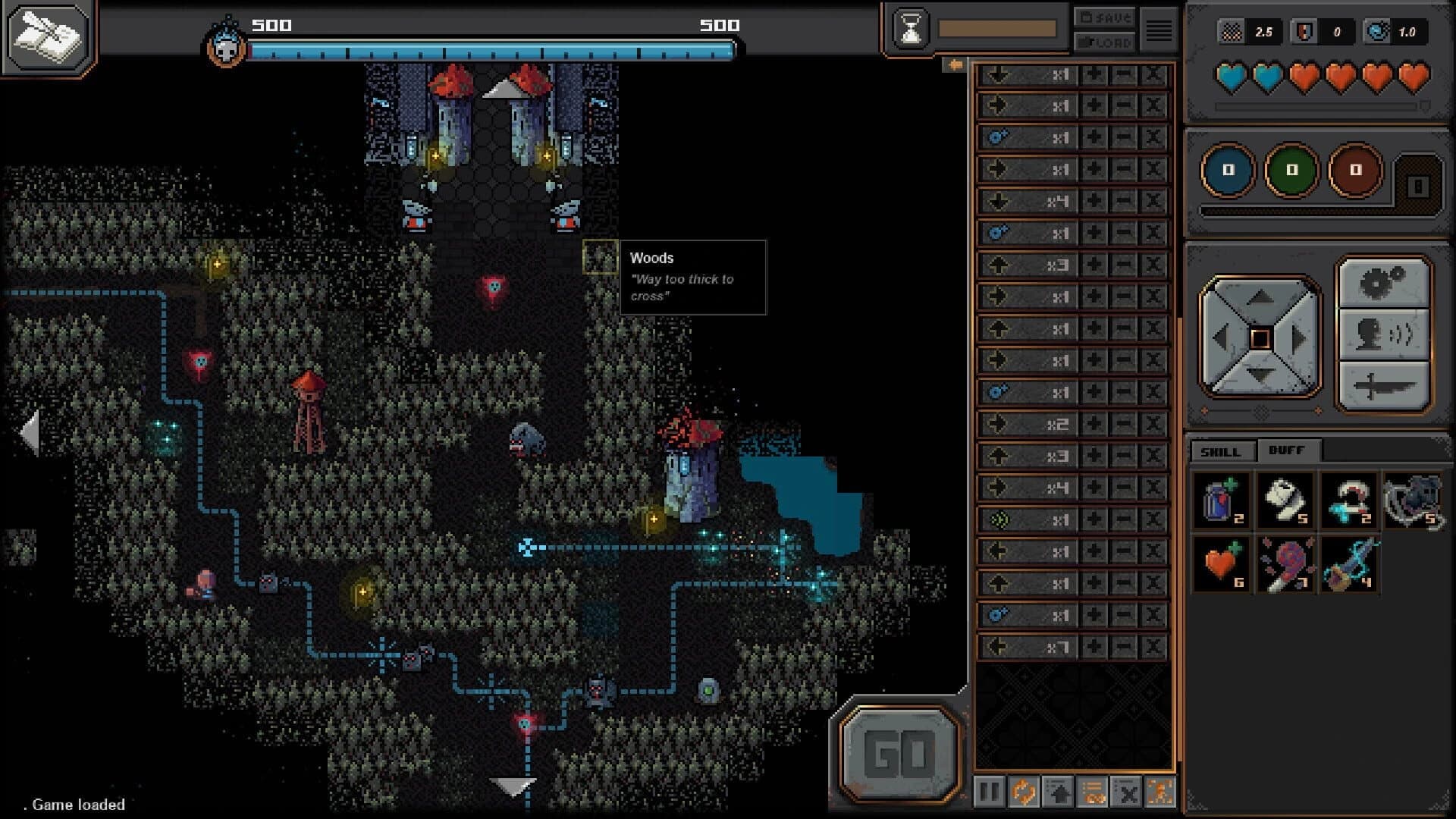Screen dimensions: 1456x819
Task: Open the hamburger lines menu
Action: click(x=1158, y=30)
